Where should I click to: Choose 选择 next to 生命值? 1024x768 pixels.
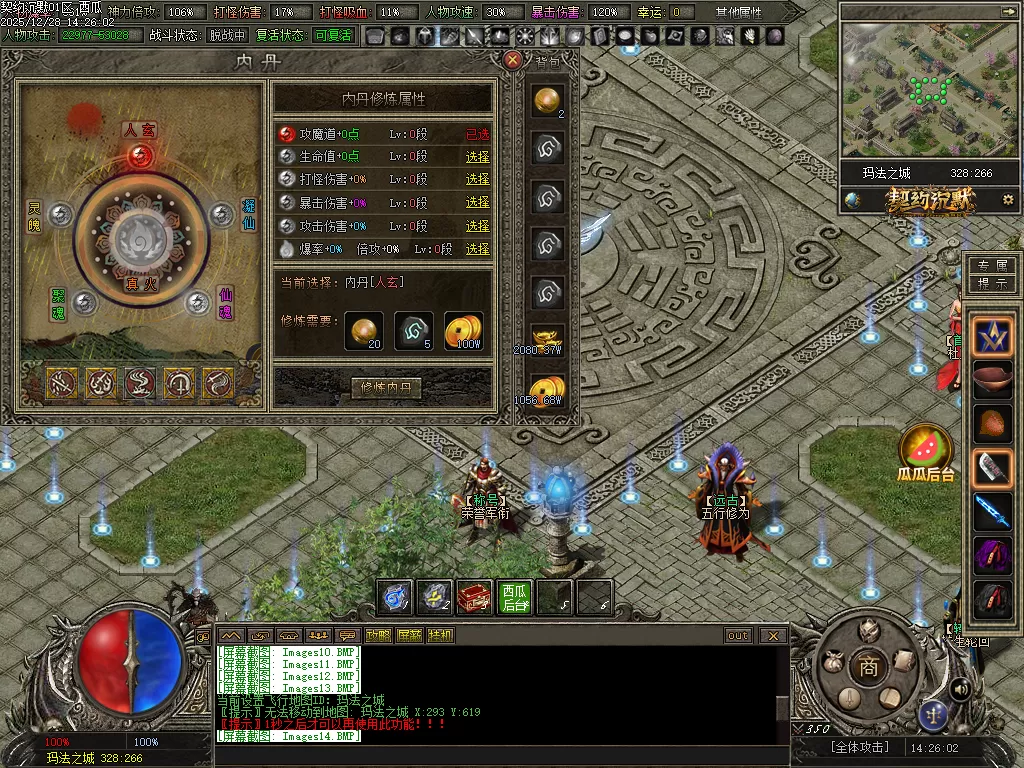(x=477, y=157)
